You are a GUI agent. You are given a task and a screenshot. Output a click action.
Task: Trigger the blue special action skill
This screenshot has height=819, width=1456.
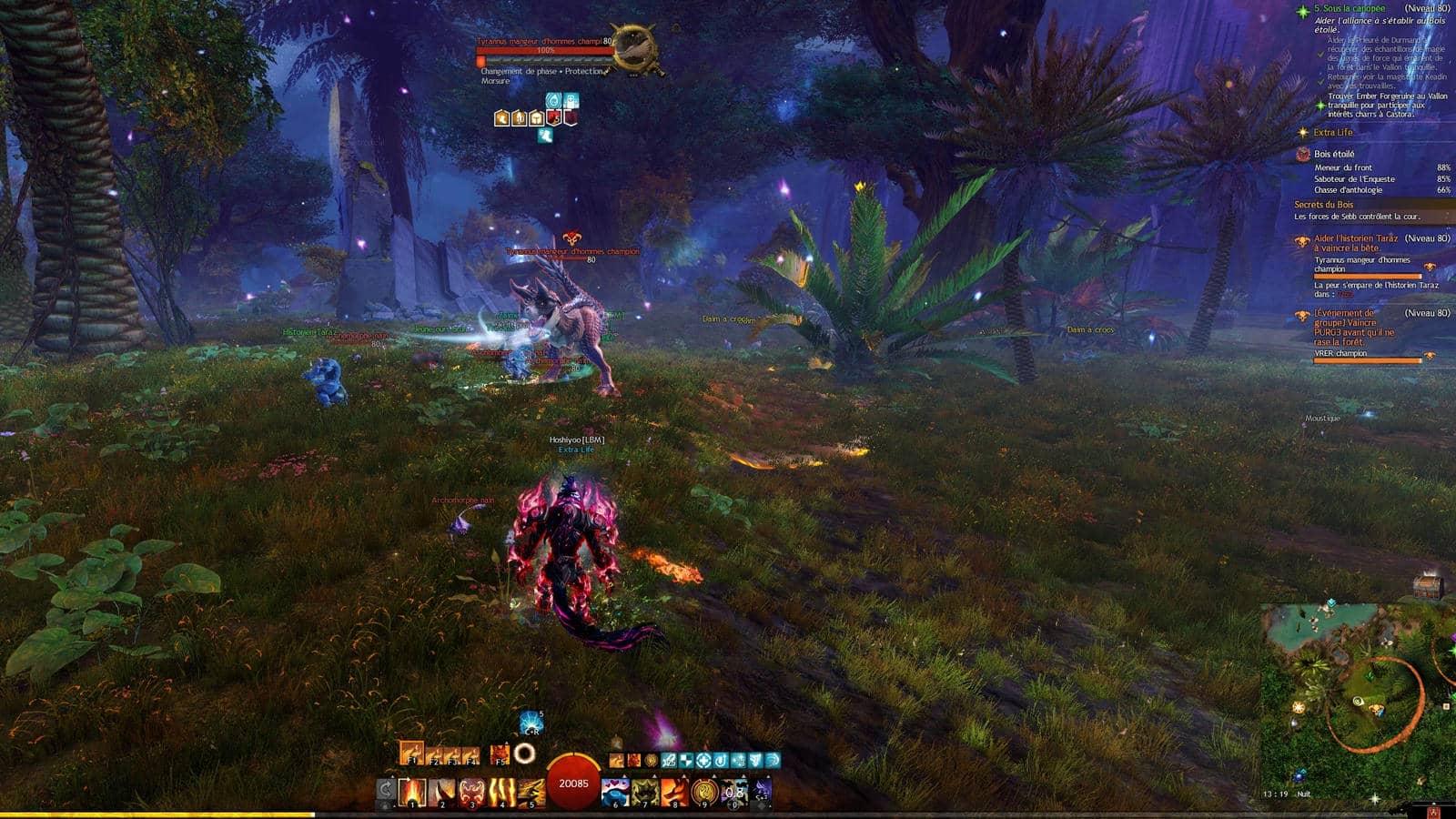531,723
